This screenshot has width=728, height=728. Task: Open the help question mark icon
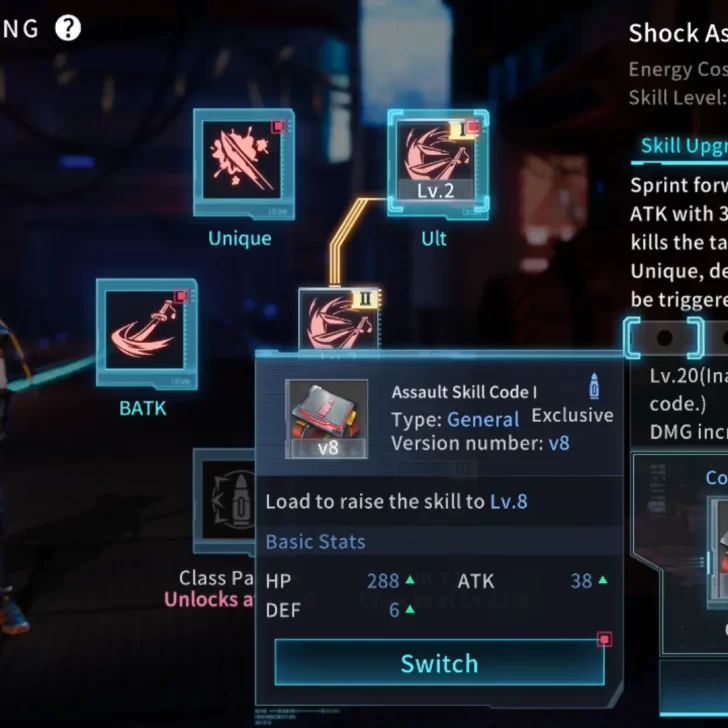(x=68, y=28)
